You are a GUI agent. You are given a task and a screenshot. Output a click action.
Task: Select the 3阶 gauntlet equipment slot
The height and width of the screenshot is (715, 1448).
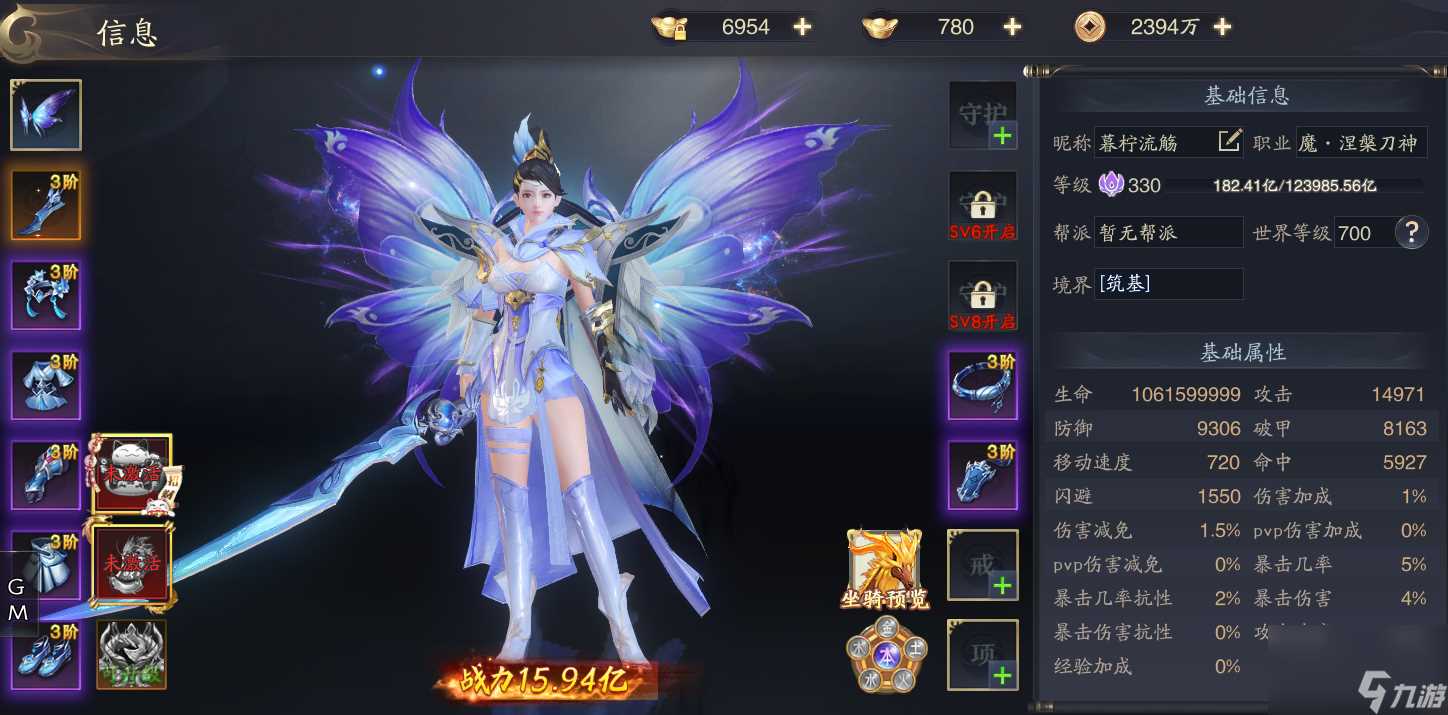click(46, 475)
